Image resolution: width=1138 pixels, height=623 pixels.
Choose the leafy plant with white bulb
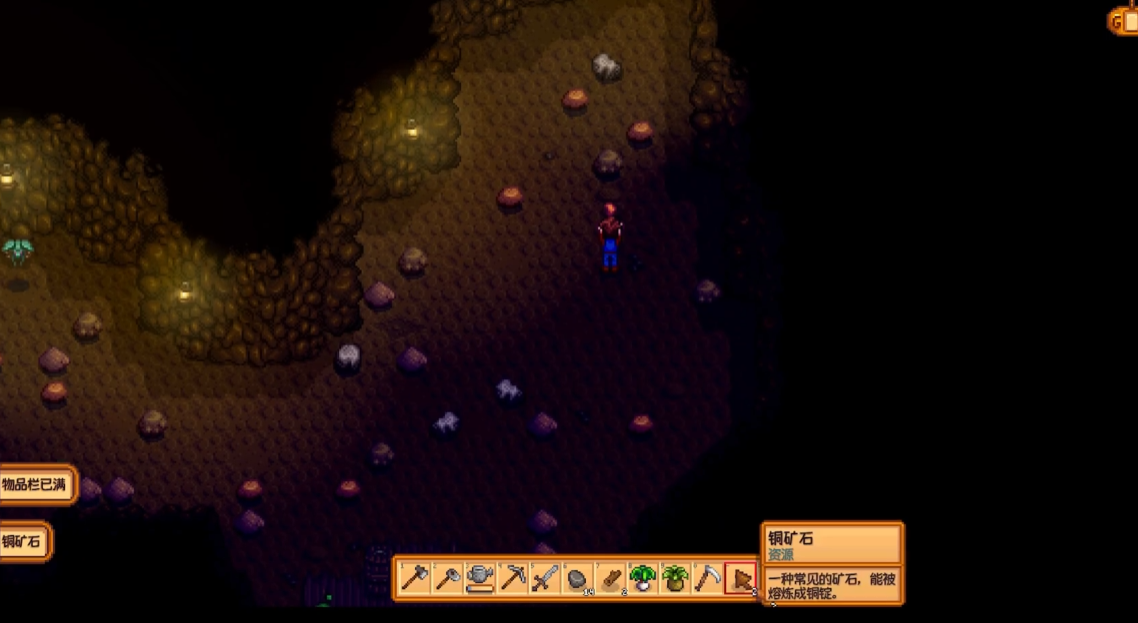pyautogui.click(x=642, y=578)
